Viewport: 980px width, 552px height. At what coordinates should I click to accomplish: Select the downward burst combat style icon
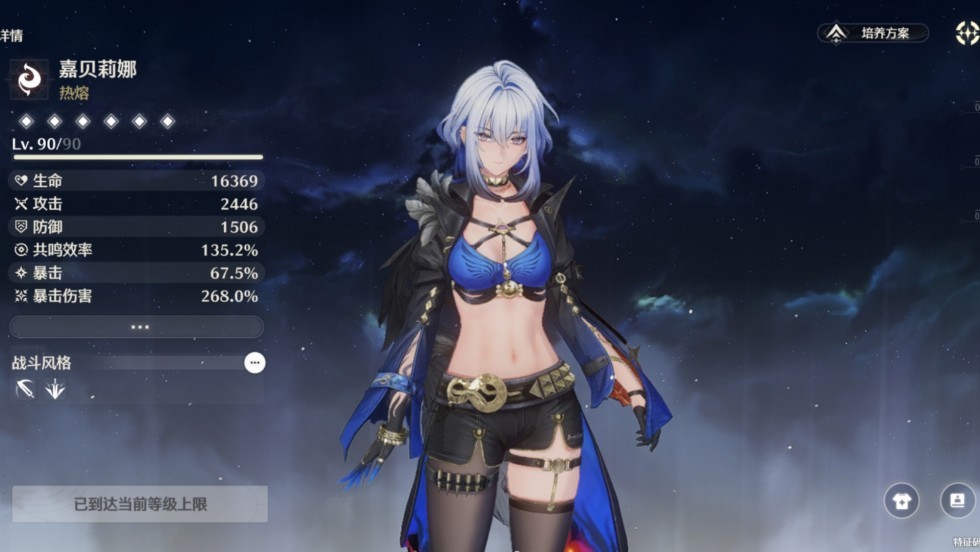point(55,390)
